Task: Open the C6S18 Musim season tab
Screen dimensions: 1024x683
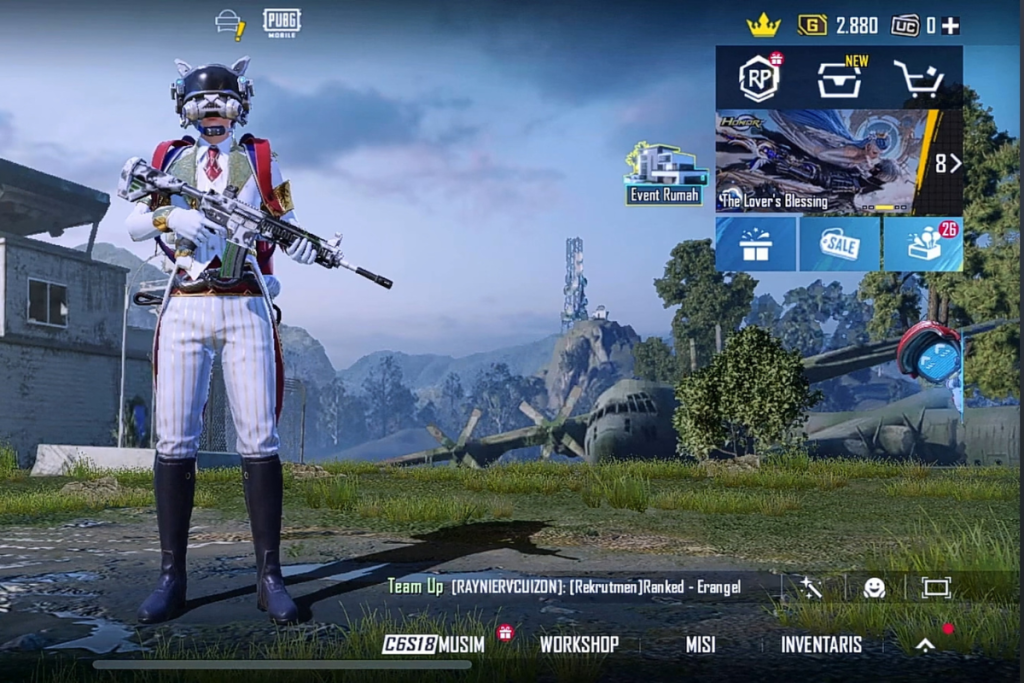Action: click(x=433, y=644)
